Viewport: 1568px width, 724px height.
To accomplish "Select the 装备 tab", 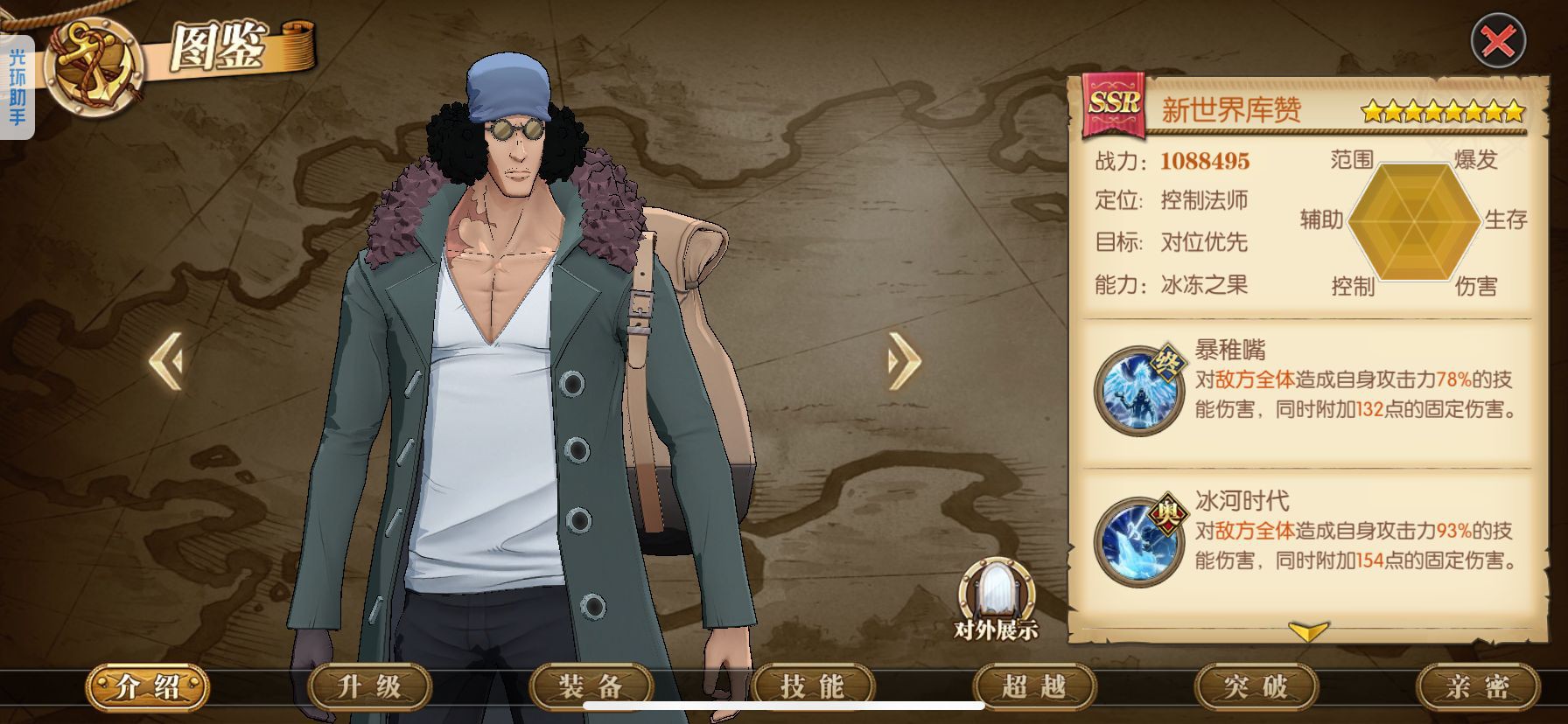I will point(591,687).
